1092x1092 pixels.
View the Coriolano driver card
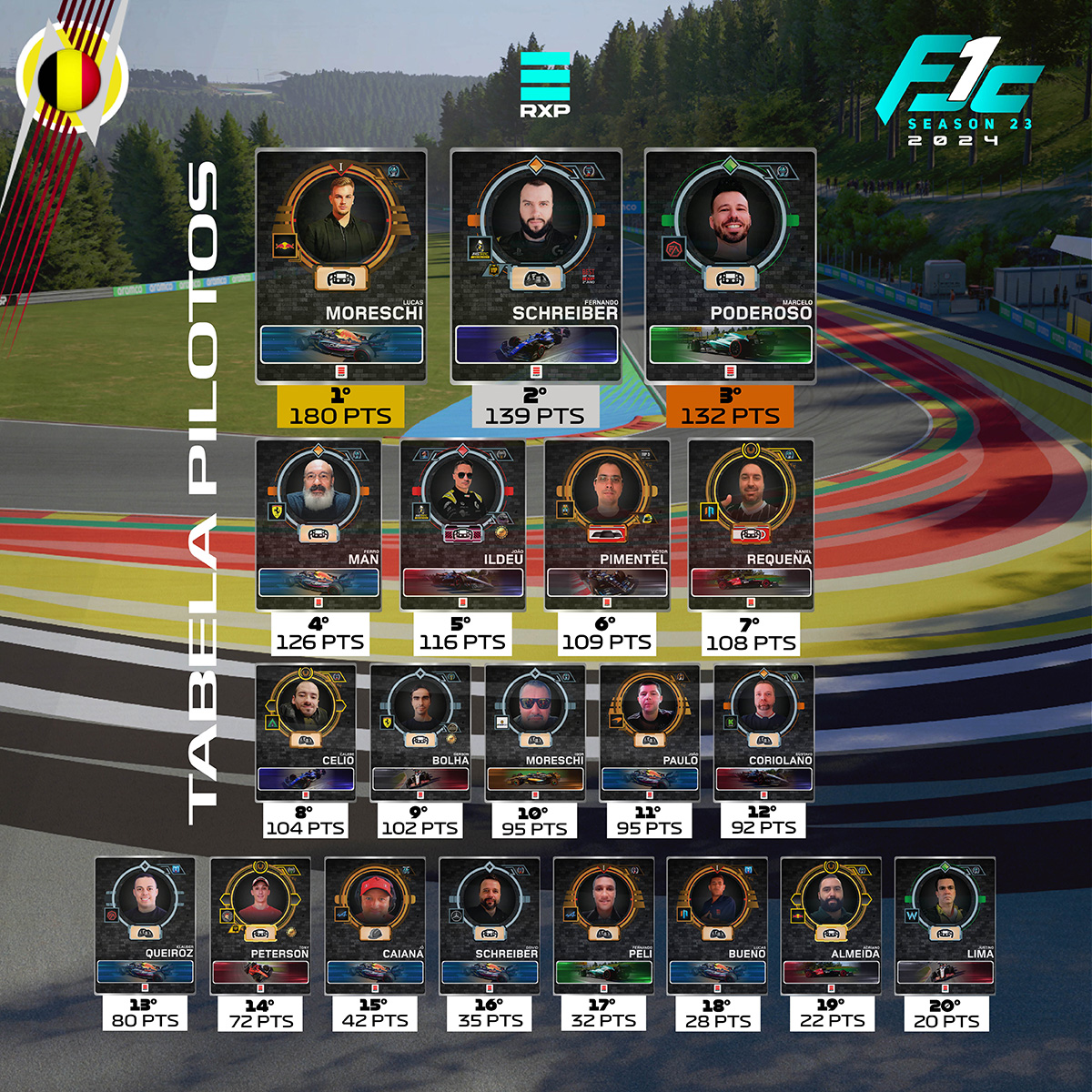[763, 733]
